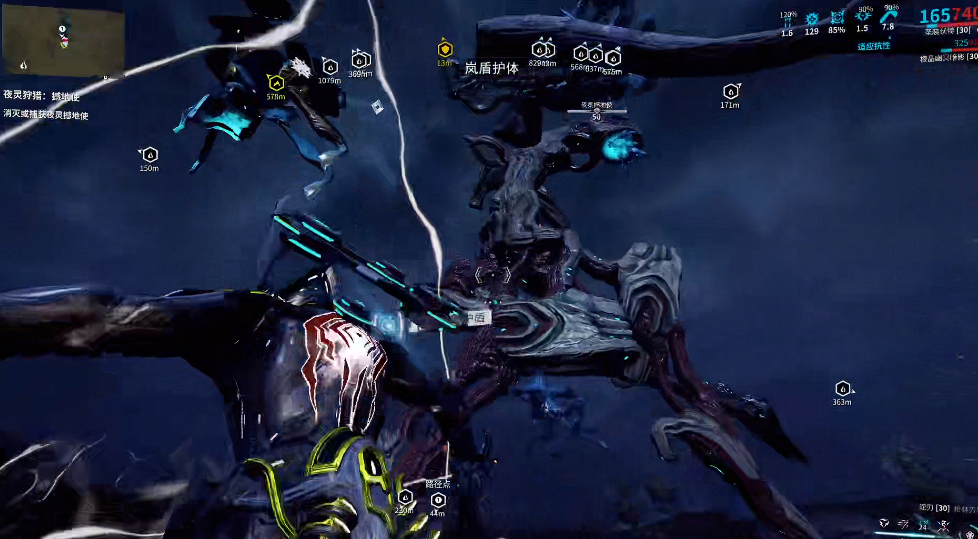The width and height of the screenshot is (978, 539).
Task: Click the 150m waypoint marker
Action: (x=149, y=154)
